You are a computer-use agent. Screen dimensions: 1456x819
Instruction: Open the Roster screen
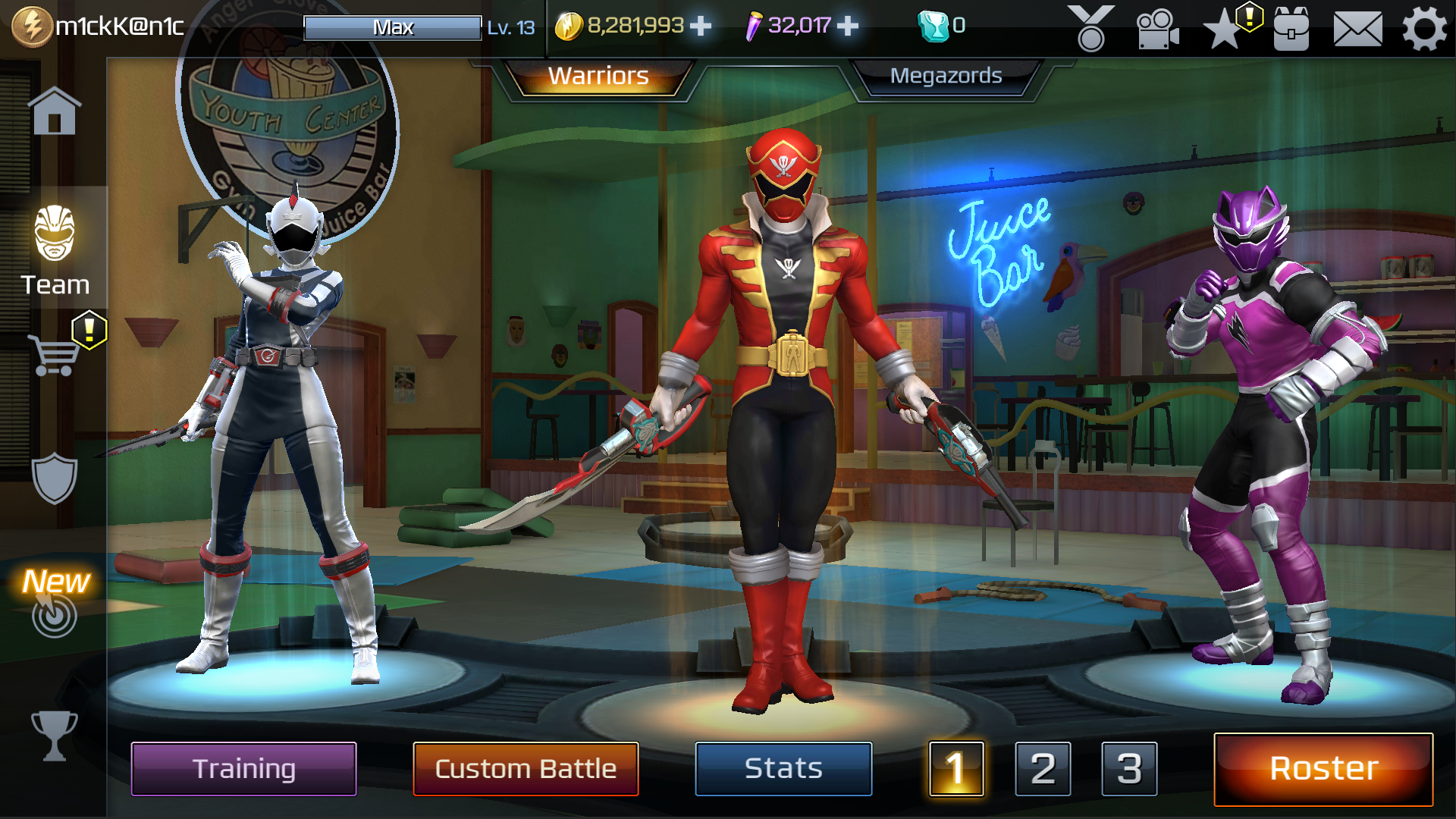pos(1323,768)
